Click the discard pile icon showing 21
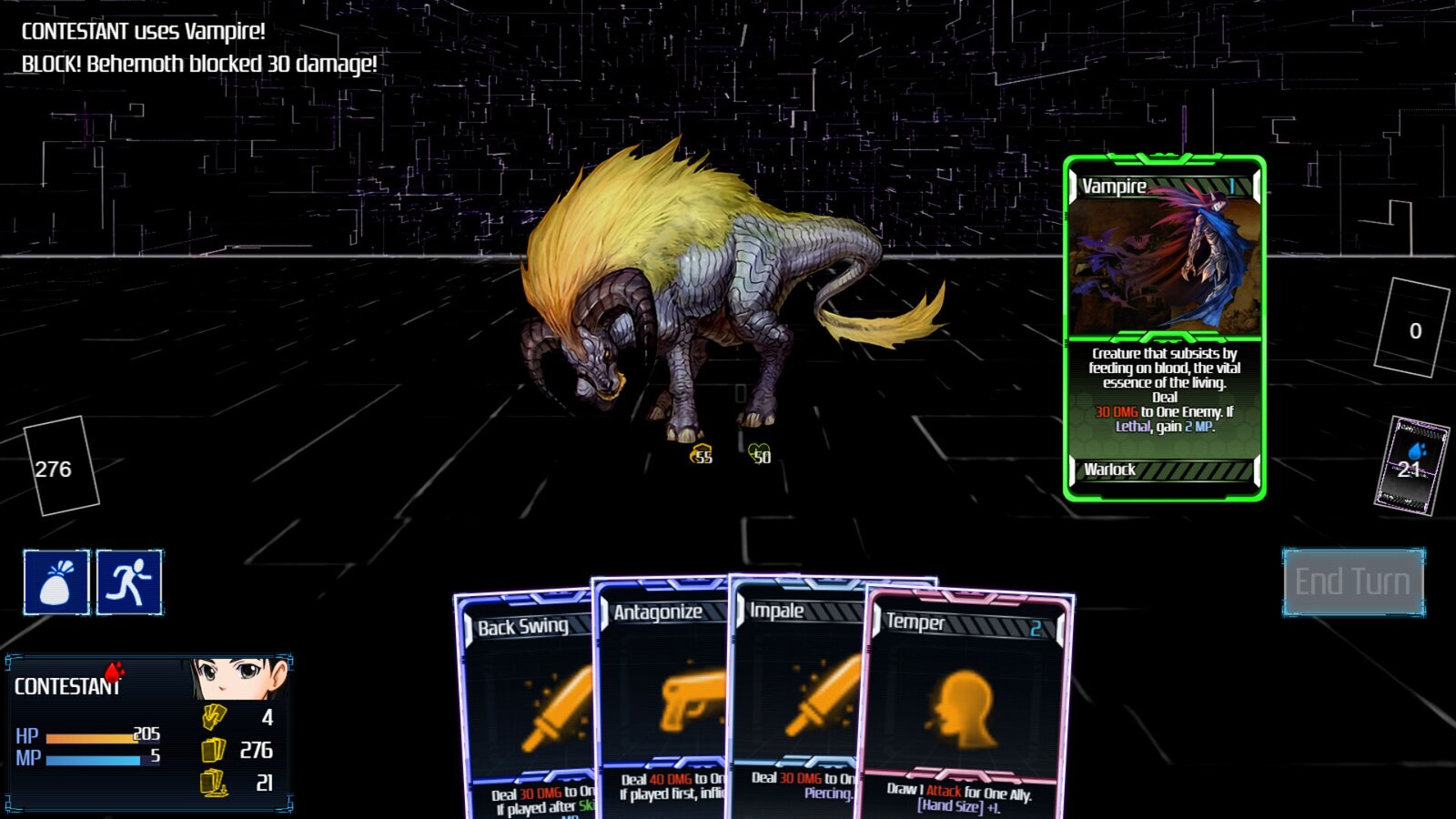The image size is (1456, 819). pos(216,784)
